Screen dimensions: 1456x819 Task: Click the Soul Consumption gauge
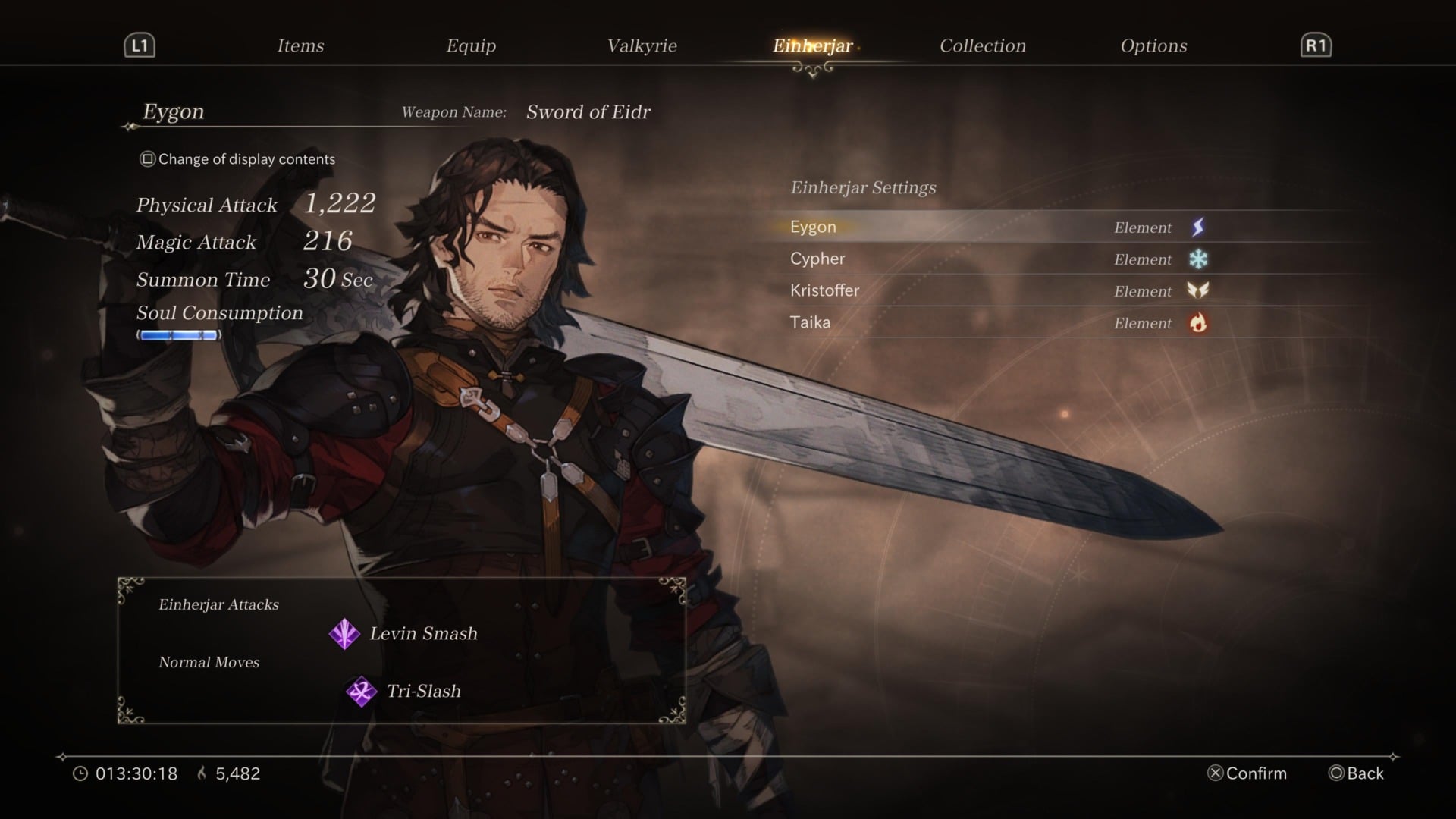pos(178,335)
